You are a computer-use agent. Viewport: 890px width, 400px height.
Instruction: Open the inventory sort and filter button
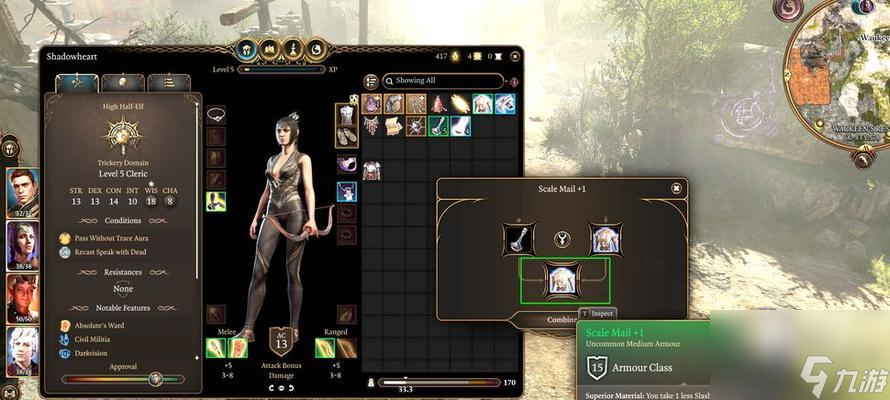click(x=369, y=81)
